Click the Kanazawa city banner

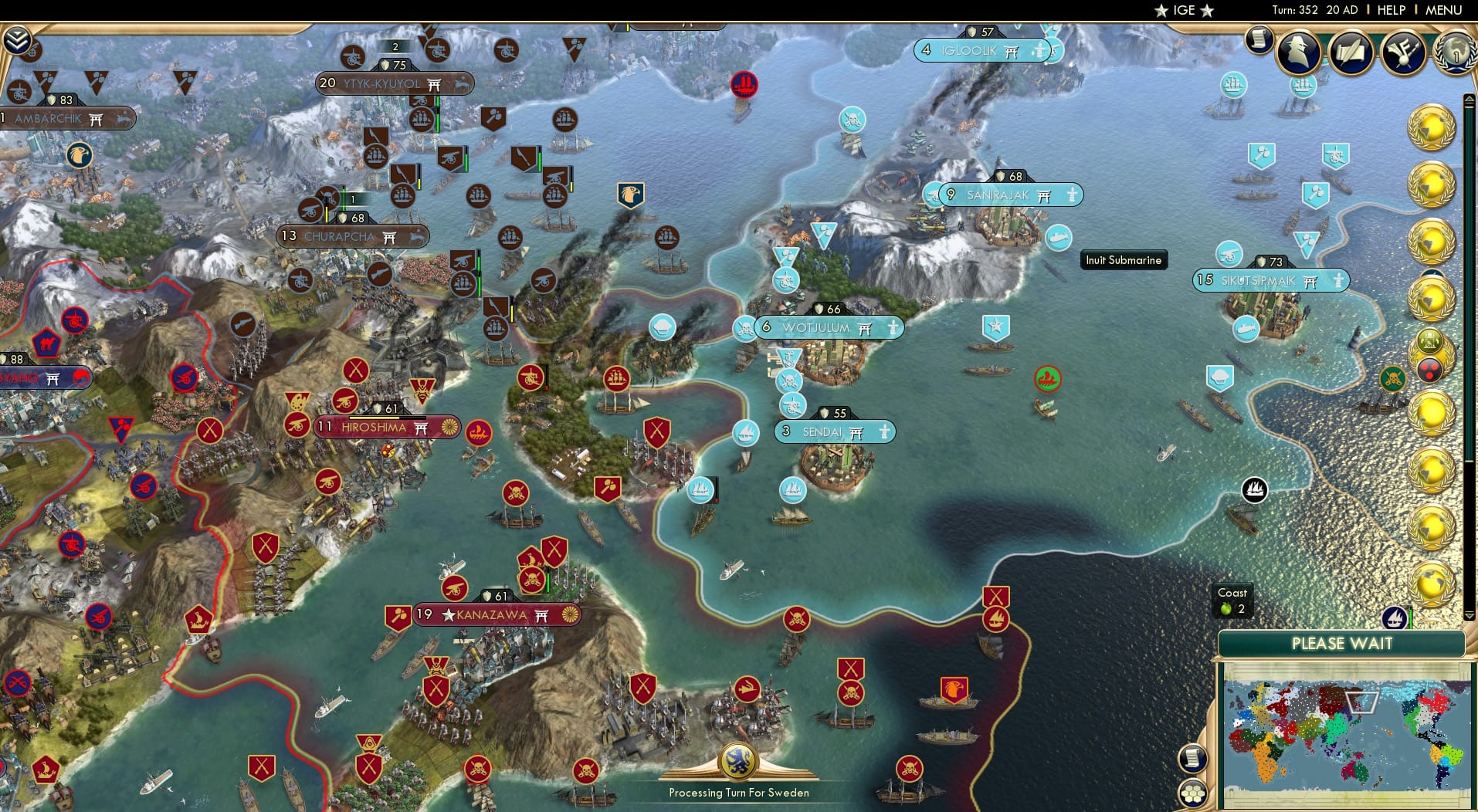point(486,615)
